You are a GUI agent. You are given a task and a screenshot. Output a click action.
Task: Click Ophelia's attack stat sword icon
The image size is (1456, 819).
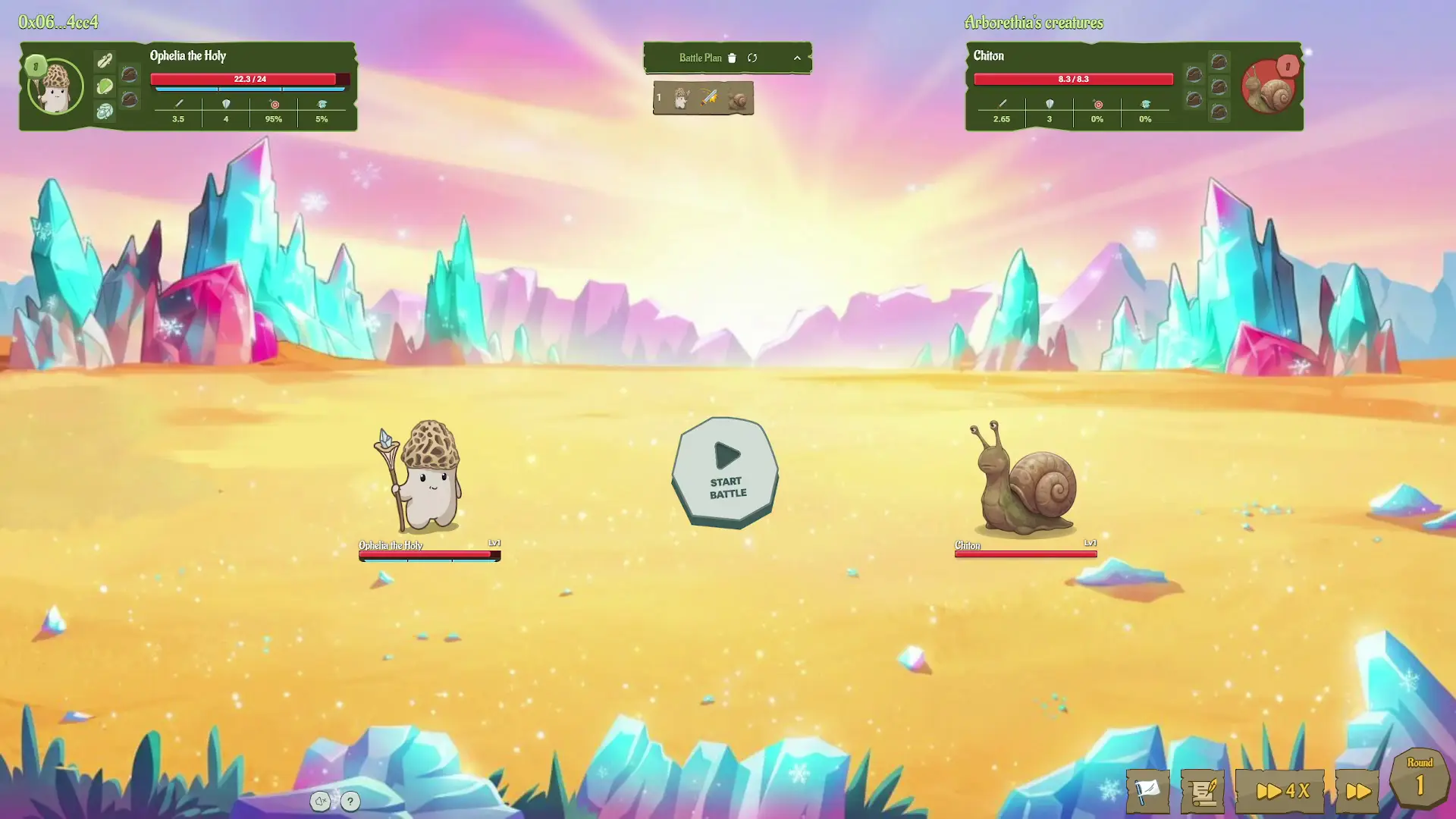coord(178,103)
